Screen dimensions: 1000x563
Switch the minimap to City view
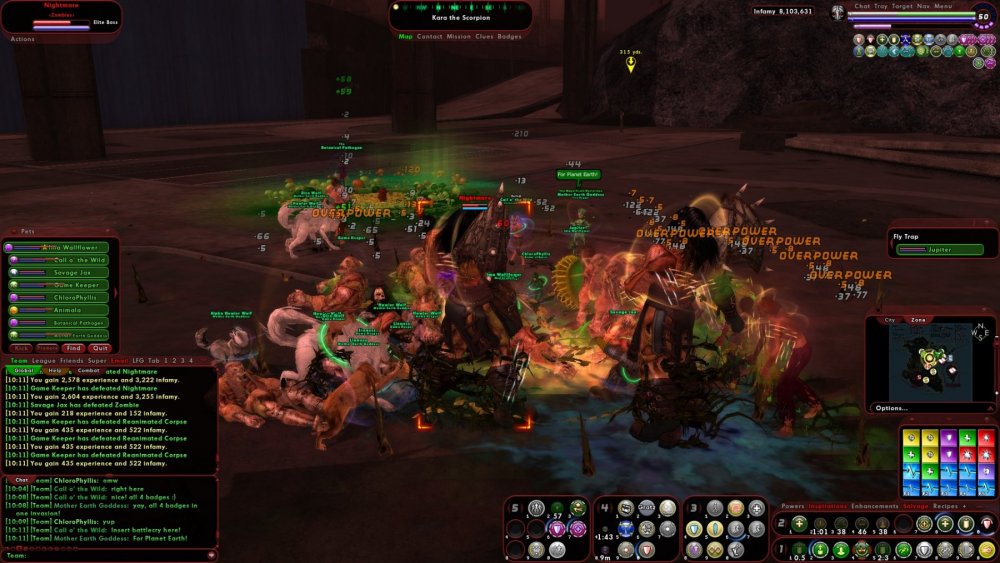click(x=890, y=320)
